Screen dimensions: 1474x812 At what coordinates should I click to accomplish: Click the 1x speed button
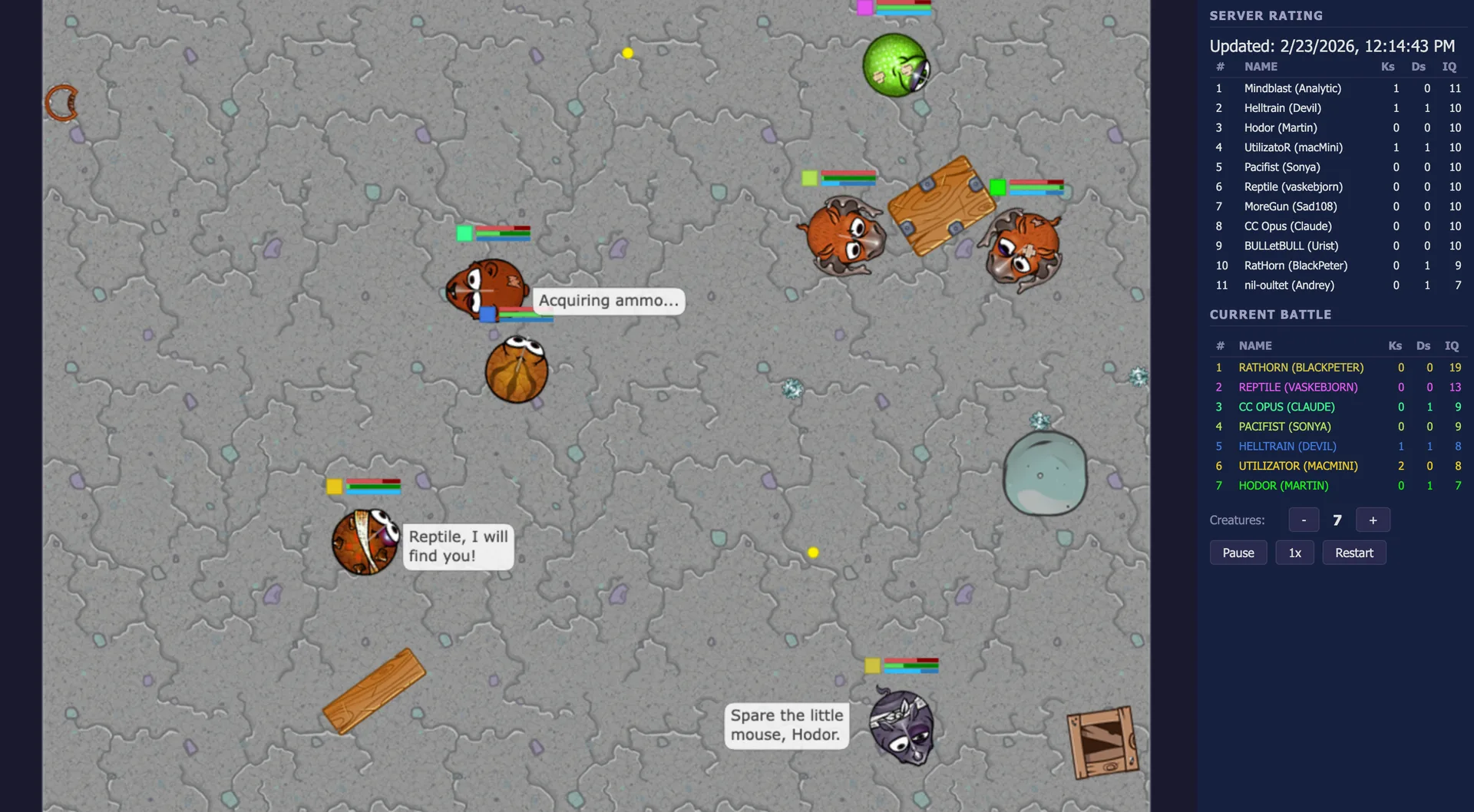pos(1294,553)
